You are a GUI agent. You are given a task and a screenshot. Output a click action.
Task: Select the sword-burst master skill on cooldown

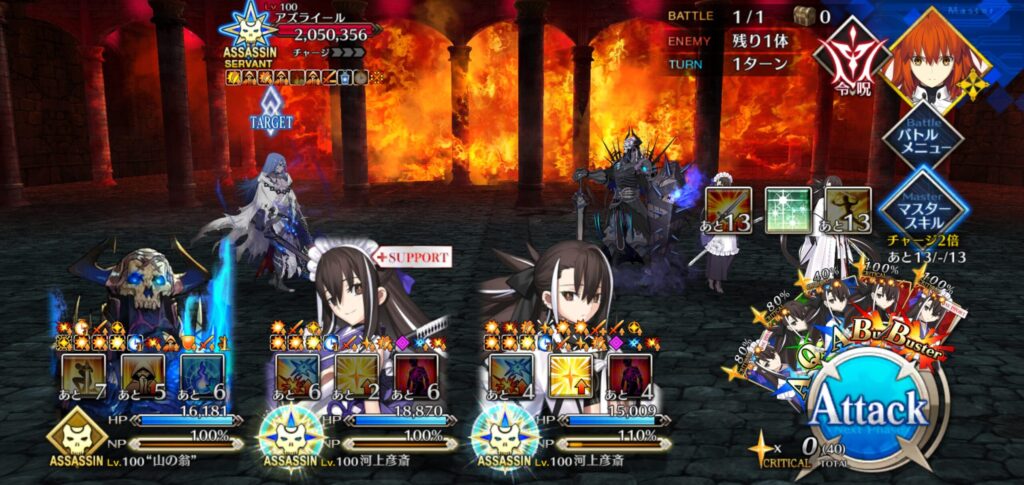[727, 209]
